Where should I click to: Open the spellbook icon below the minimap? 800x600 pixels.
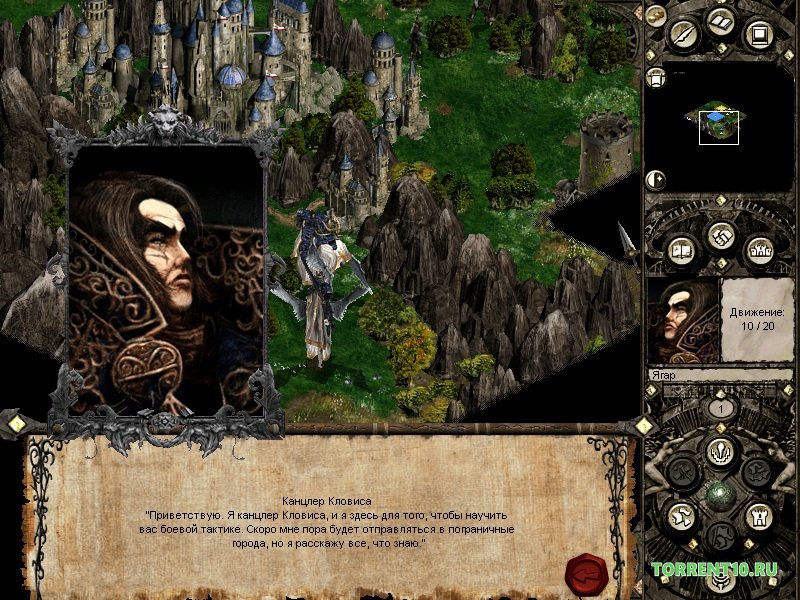click(x=681, y=249)
